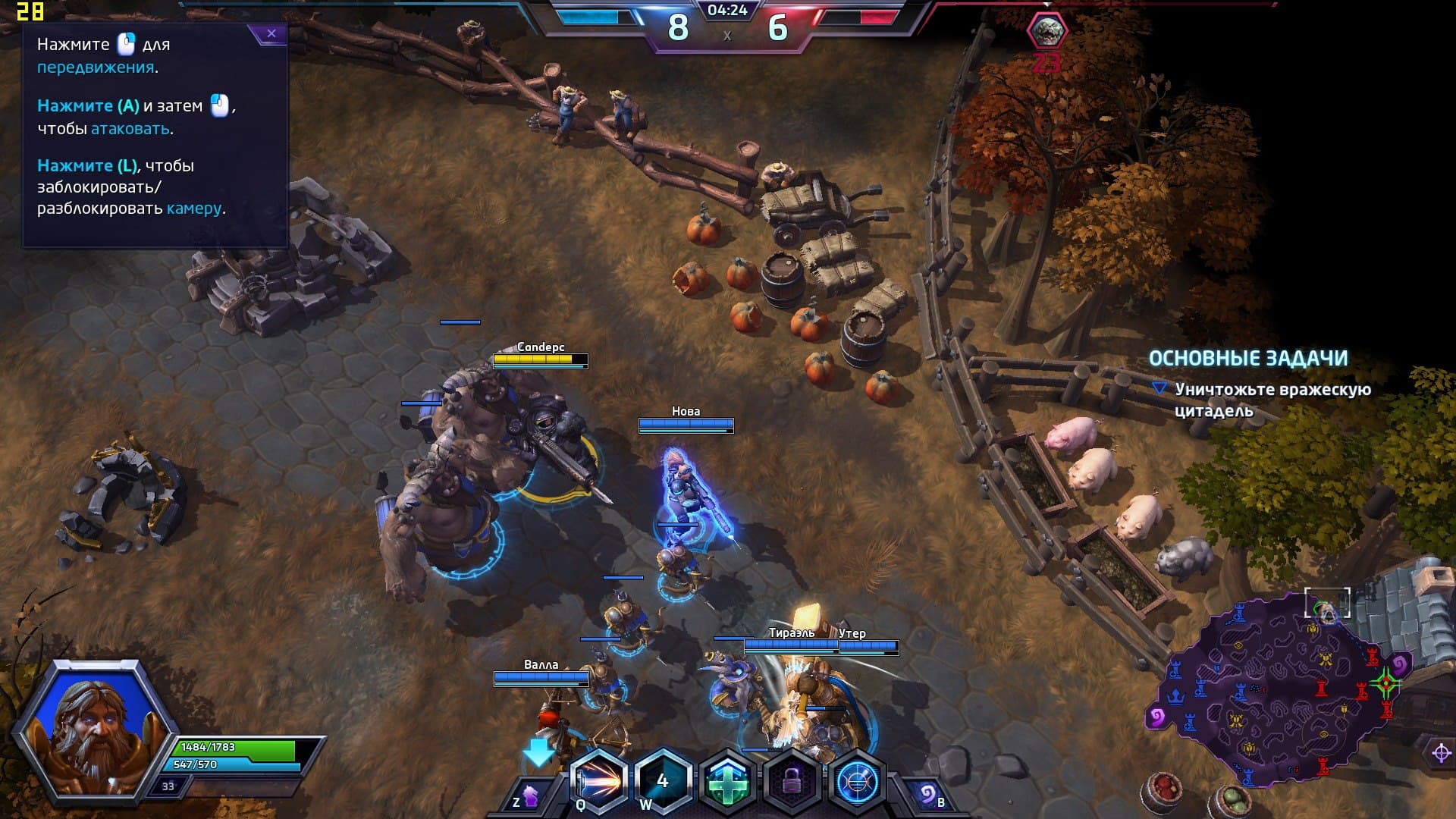Activate the green cross healing ability
Screen dimensions: 1456x819
727,781
